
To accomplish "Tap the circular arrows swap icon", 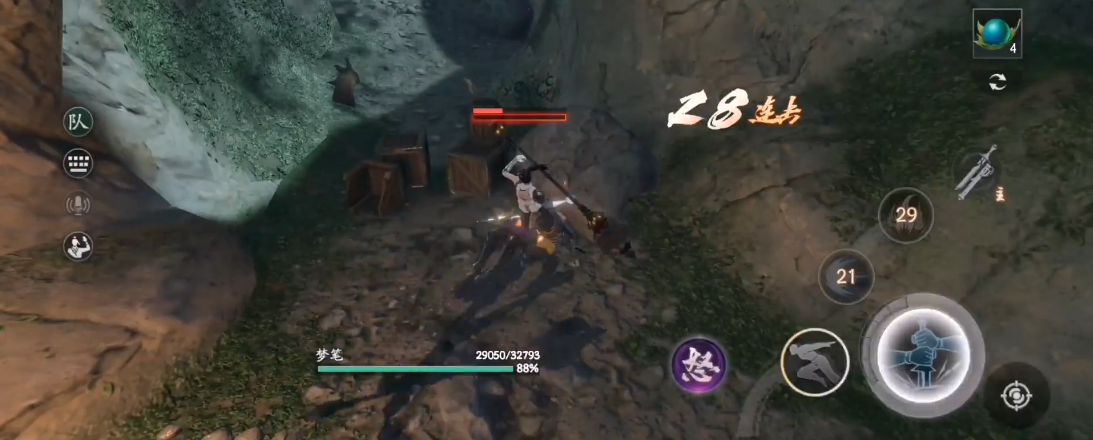I will pos(997,82).
